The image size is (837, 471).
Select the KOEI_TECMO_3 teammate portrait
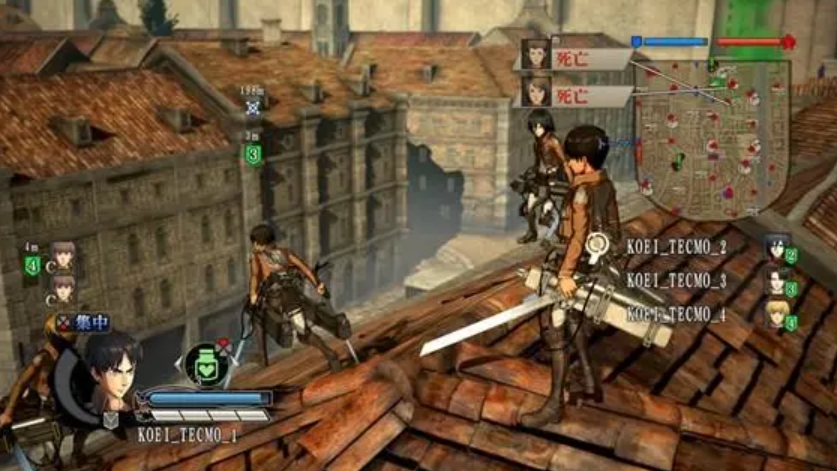point(775,282)
